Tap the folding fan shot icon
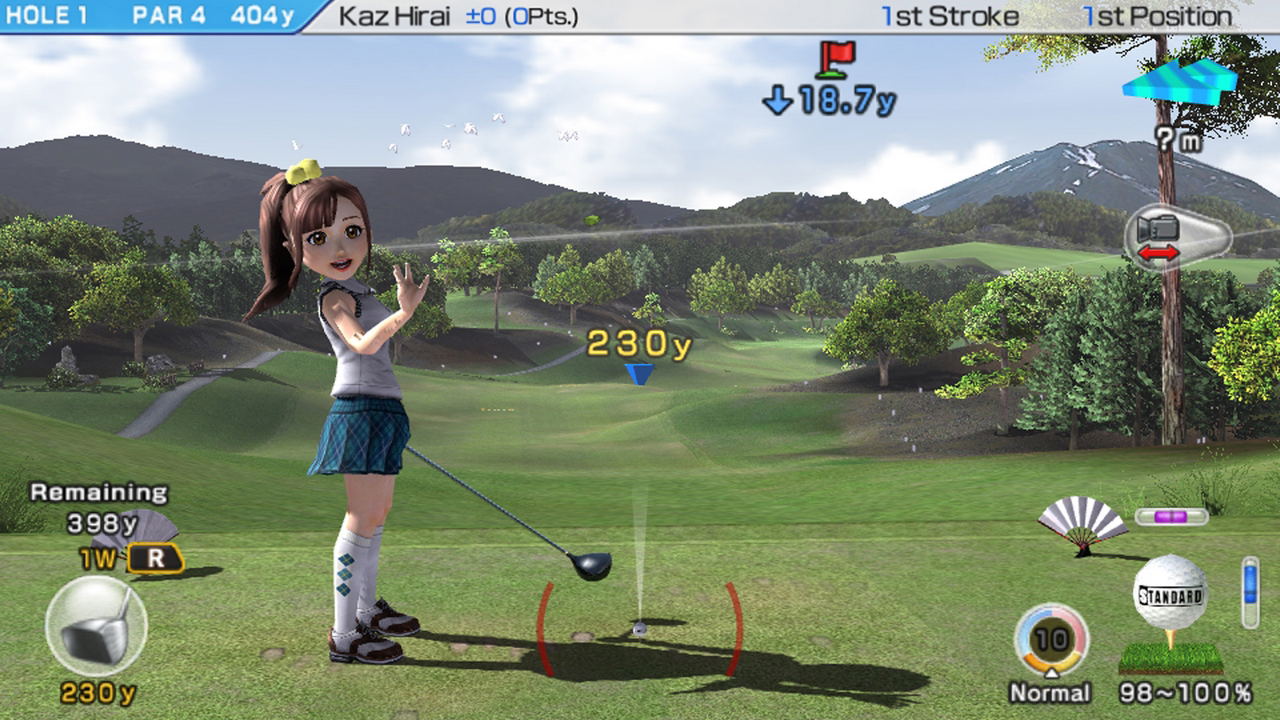The image size is (1280, 720). [1082, 522]
